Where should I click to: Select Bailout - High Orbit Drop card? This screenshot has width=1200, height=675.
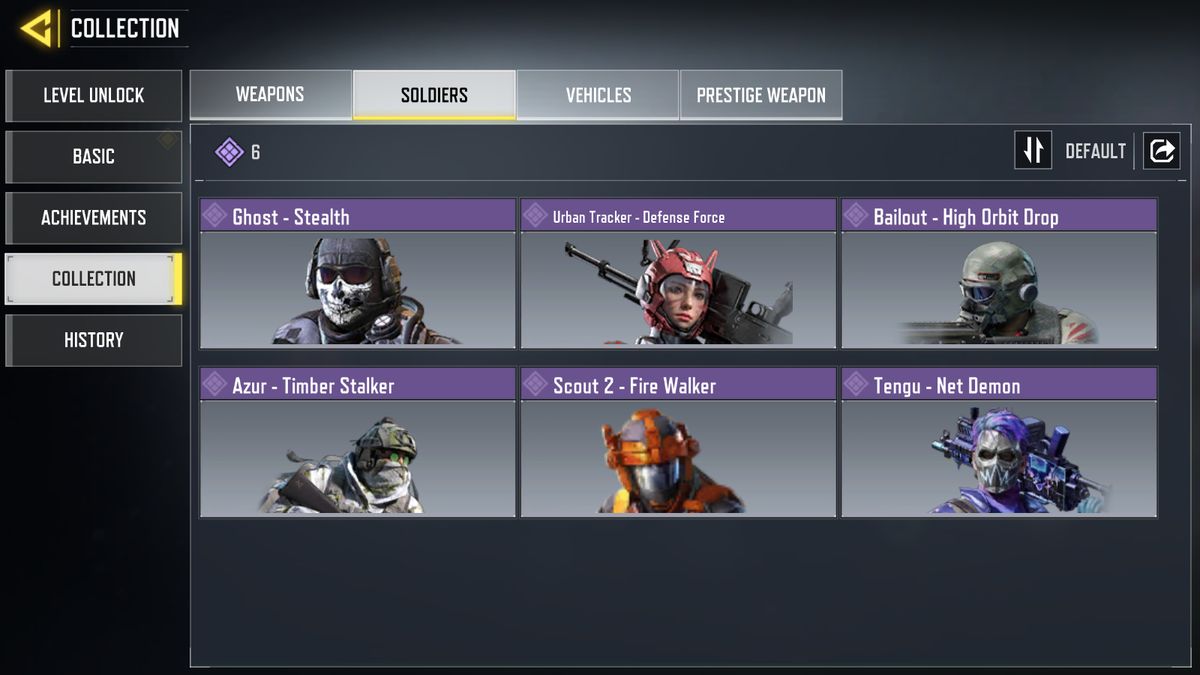[x=999, y=273]
